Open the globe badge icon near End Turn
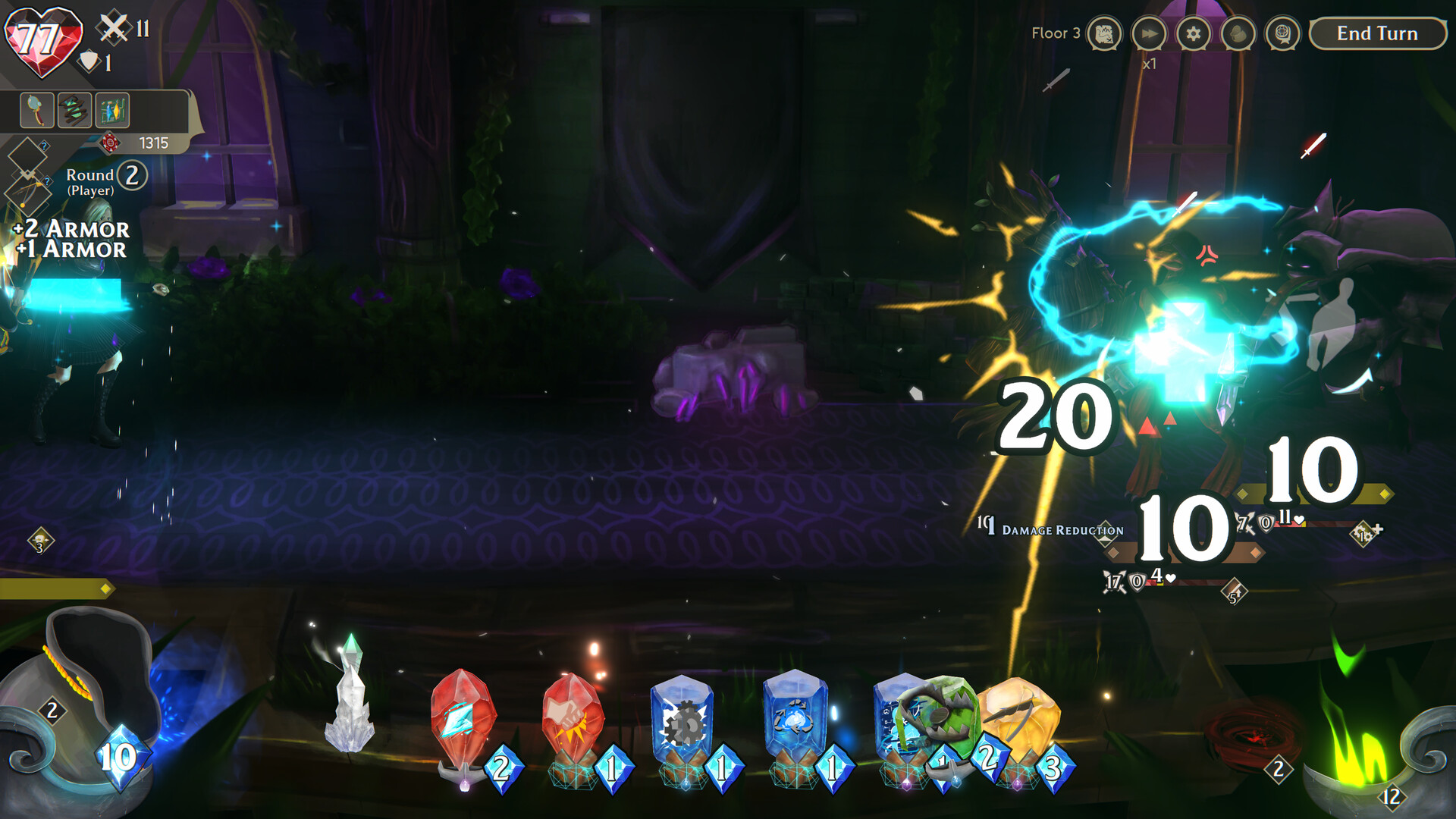This screenshot has width=1456, height=819. point(1282,33)
